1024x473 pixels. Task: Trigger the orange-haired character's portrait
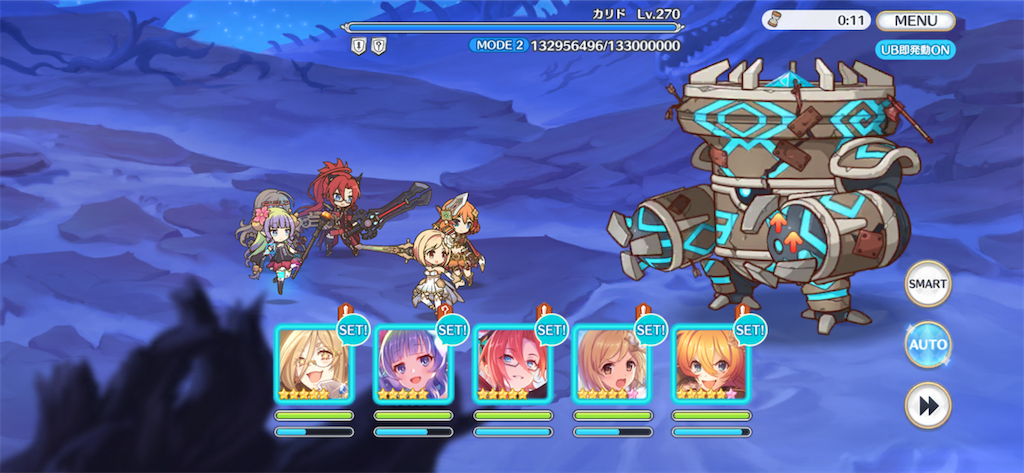pyautogui.click(x=710, y=364)
